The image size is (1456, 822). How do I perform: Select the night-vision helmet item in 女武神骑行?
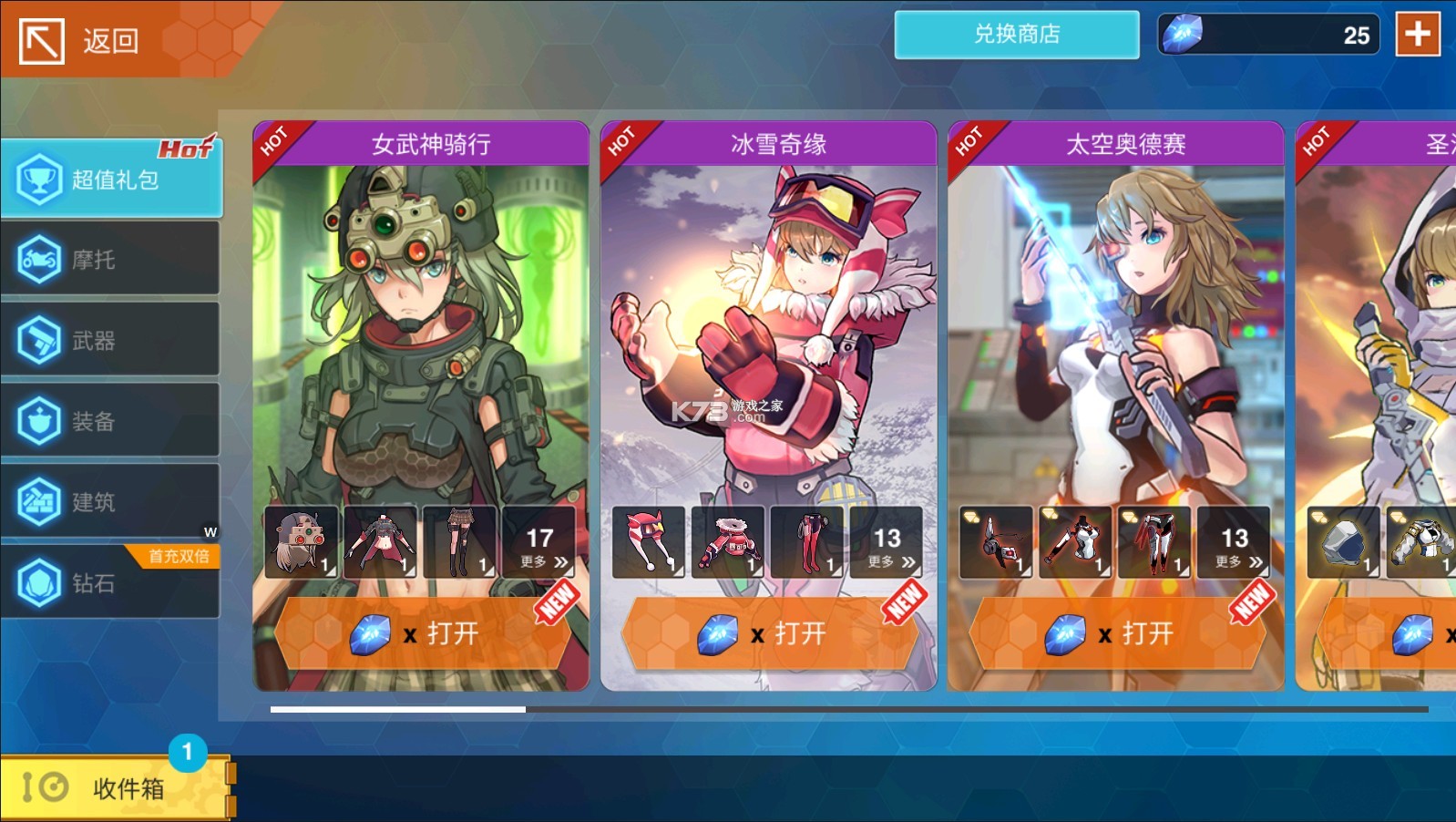click(x=302, y=543)
